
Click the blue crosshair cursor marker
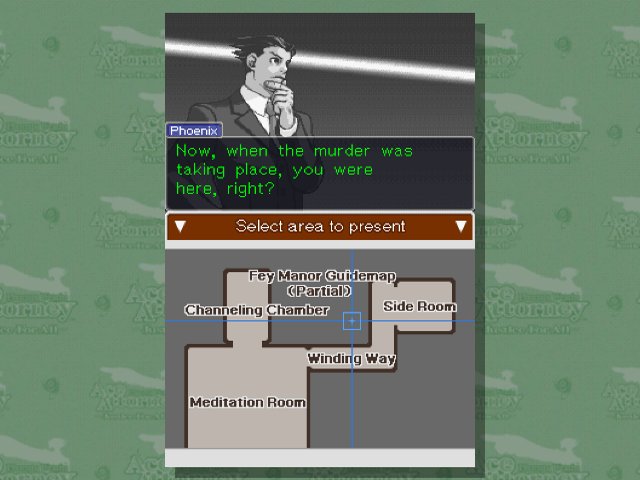[x=352, y=321]
